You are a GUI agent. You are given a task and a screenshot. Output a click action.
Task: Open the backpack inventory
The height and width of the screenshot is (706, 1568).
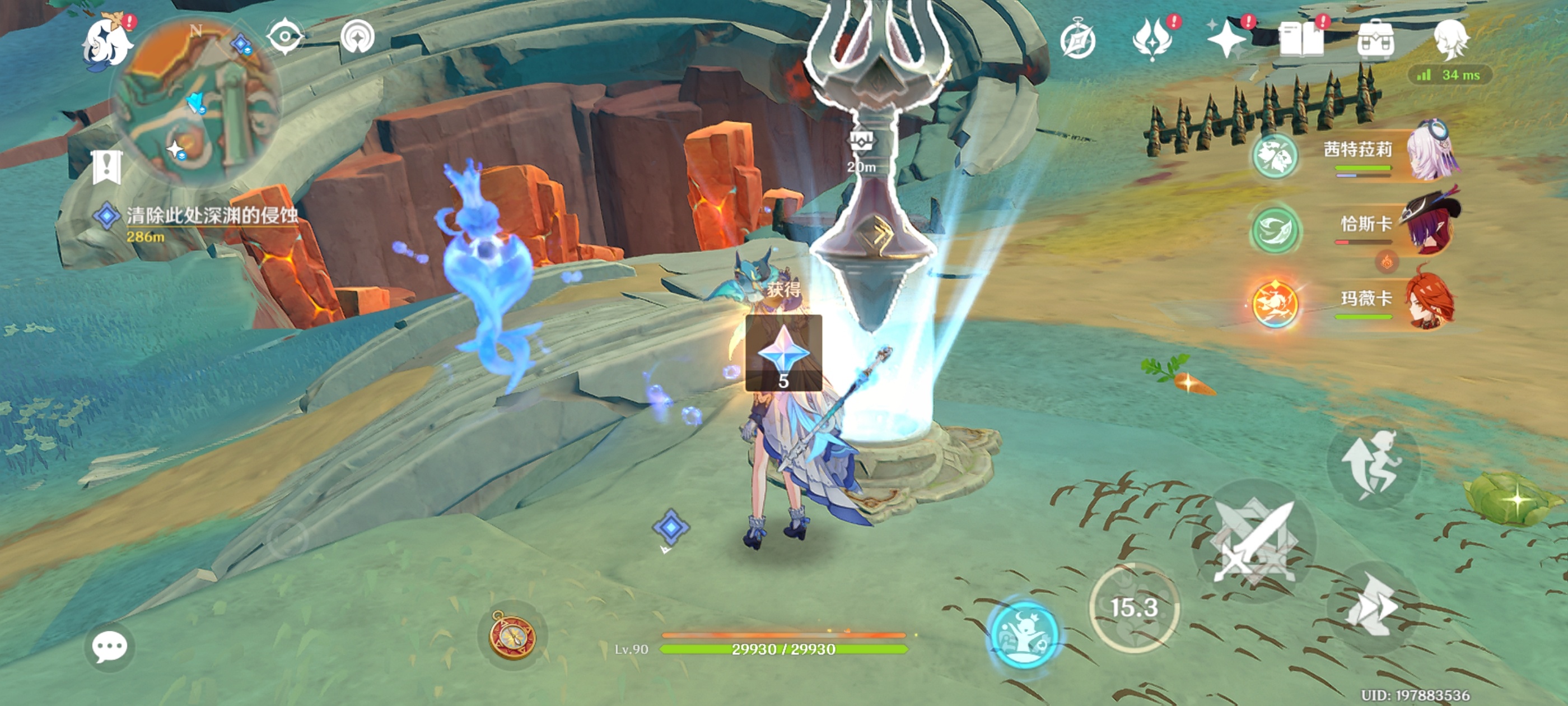1376,40
